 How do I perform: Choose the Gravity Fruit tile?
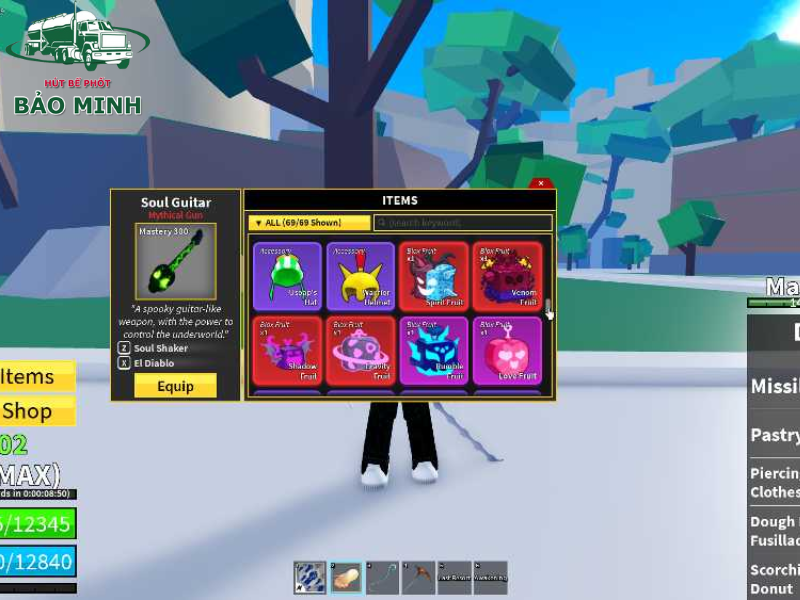361,351
